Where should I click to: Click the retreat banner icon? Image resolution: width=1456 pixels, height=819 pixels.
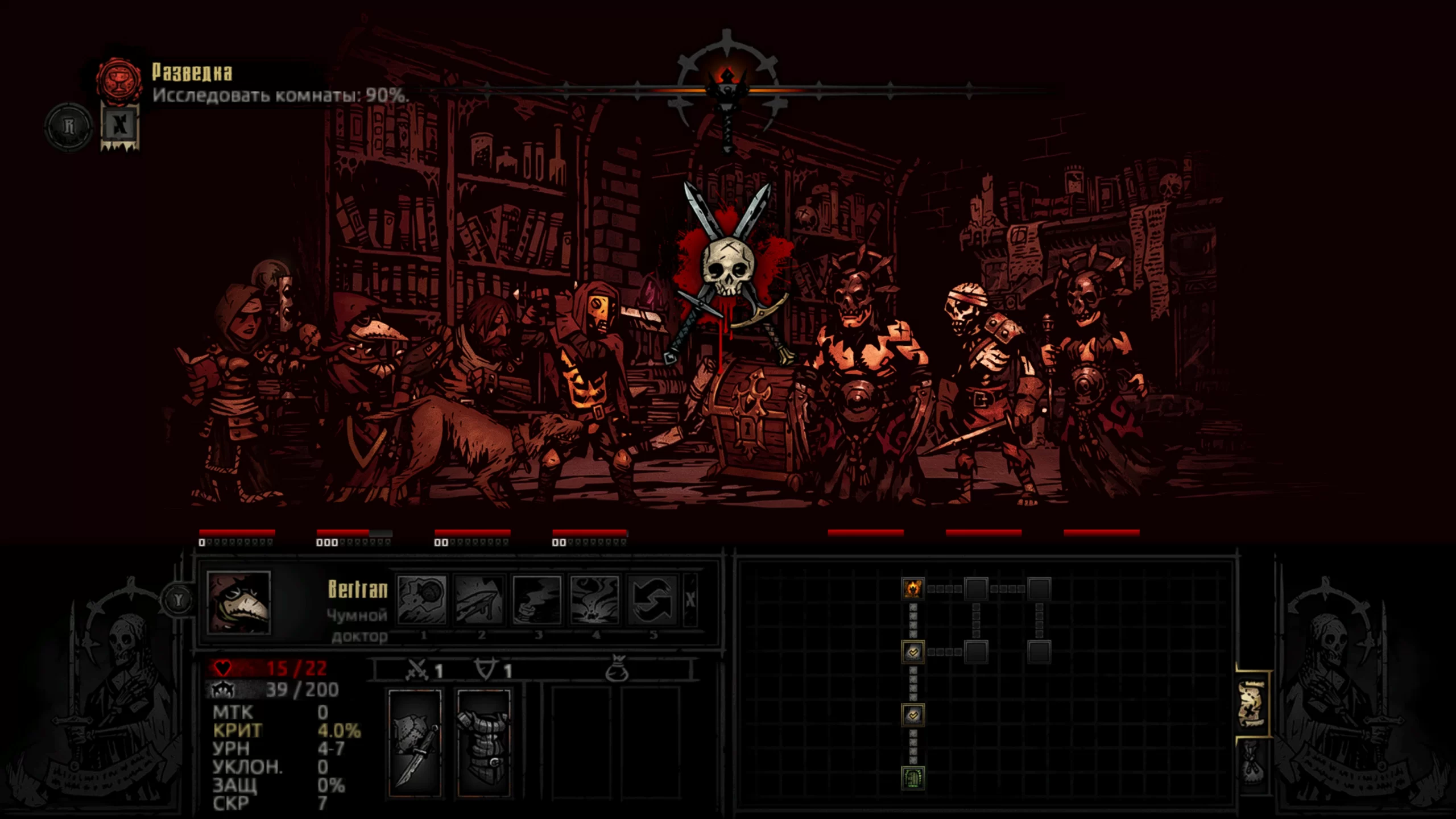[x=120, y=126]
